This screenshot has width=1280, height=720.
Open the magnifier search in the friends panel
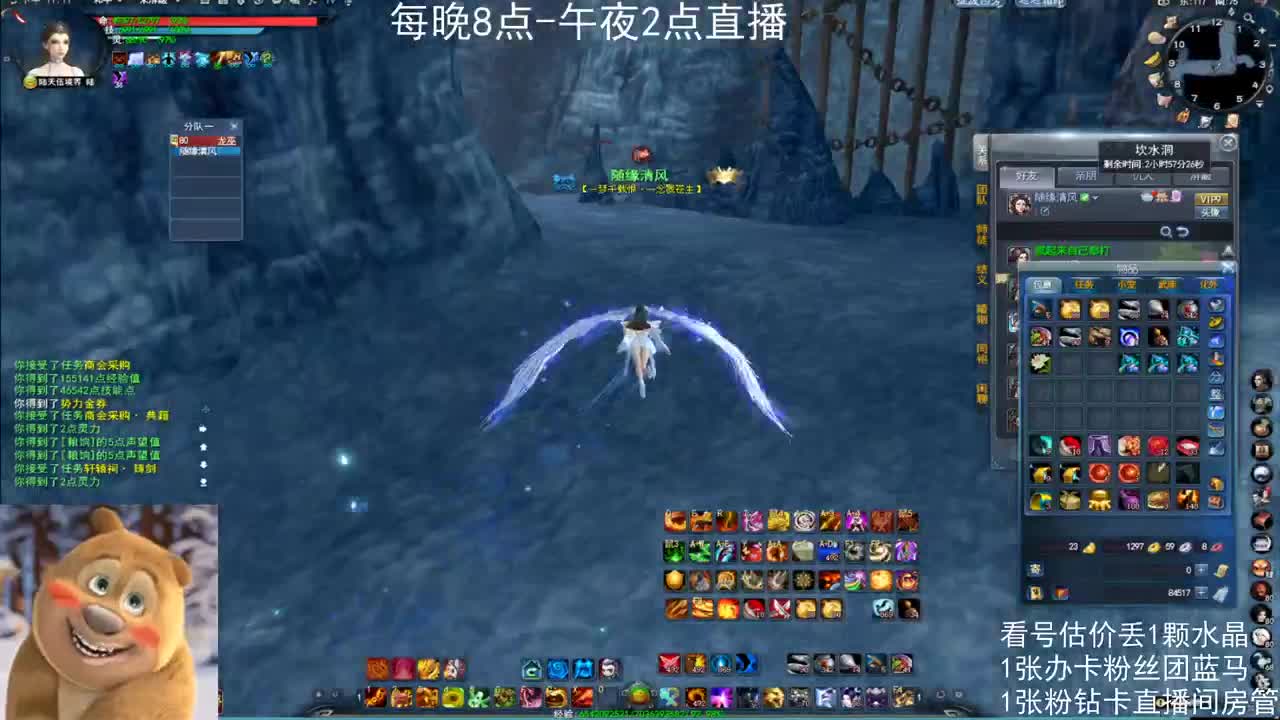[1166, 232]
